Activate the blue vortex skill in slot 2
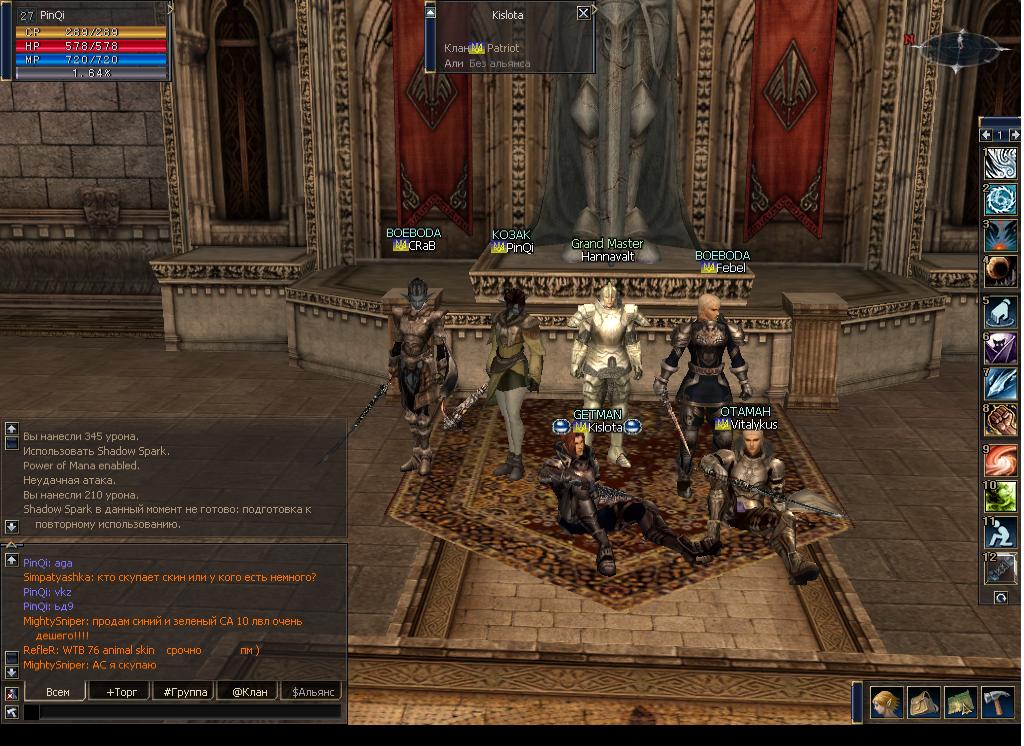 1000,200
